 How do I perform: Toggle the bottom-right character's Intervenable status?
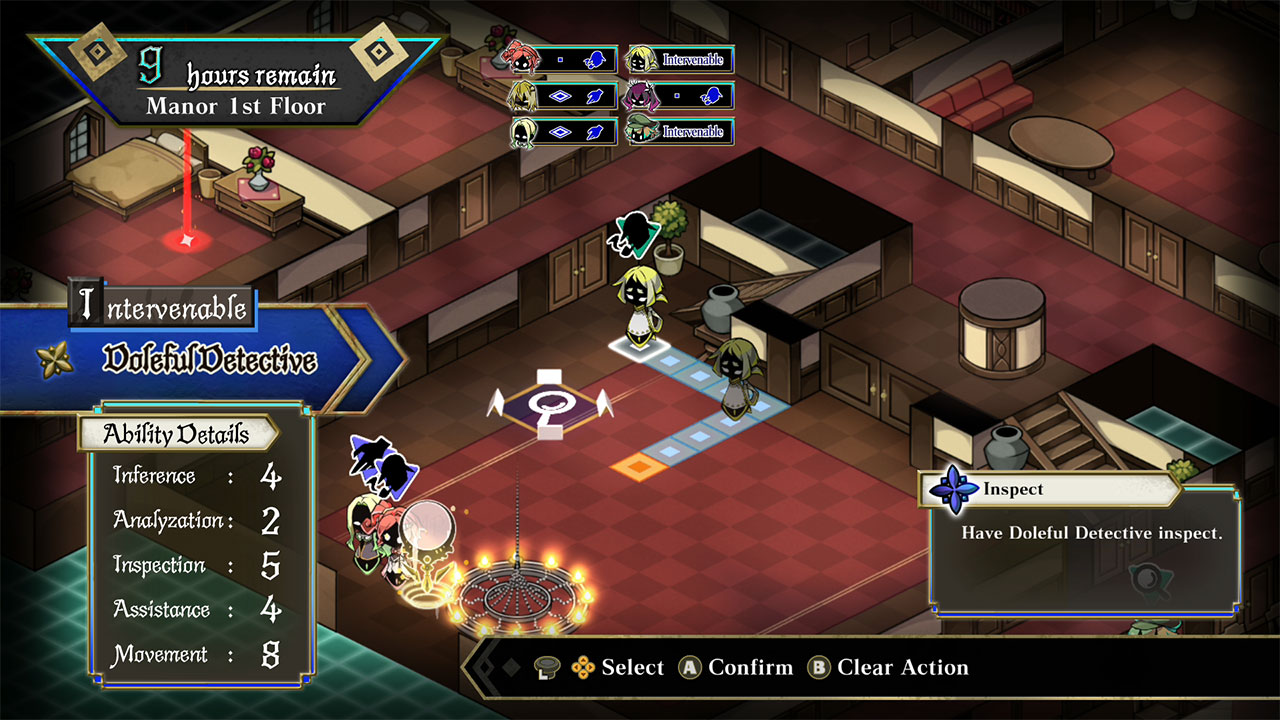click(x=693, y=130)
